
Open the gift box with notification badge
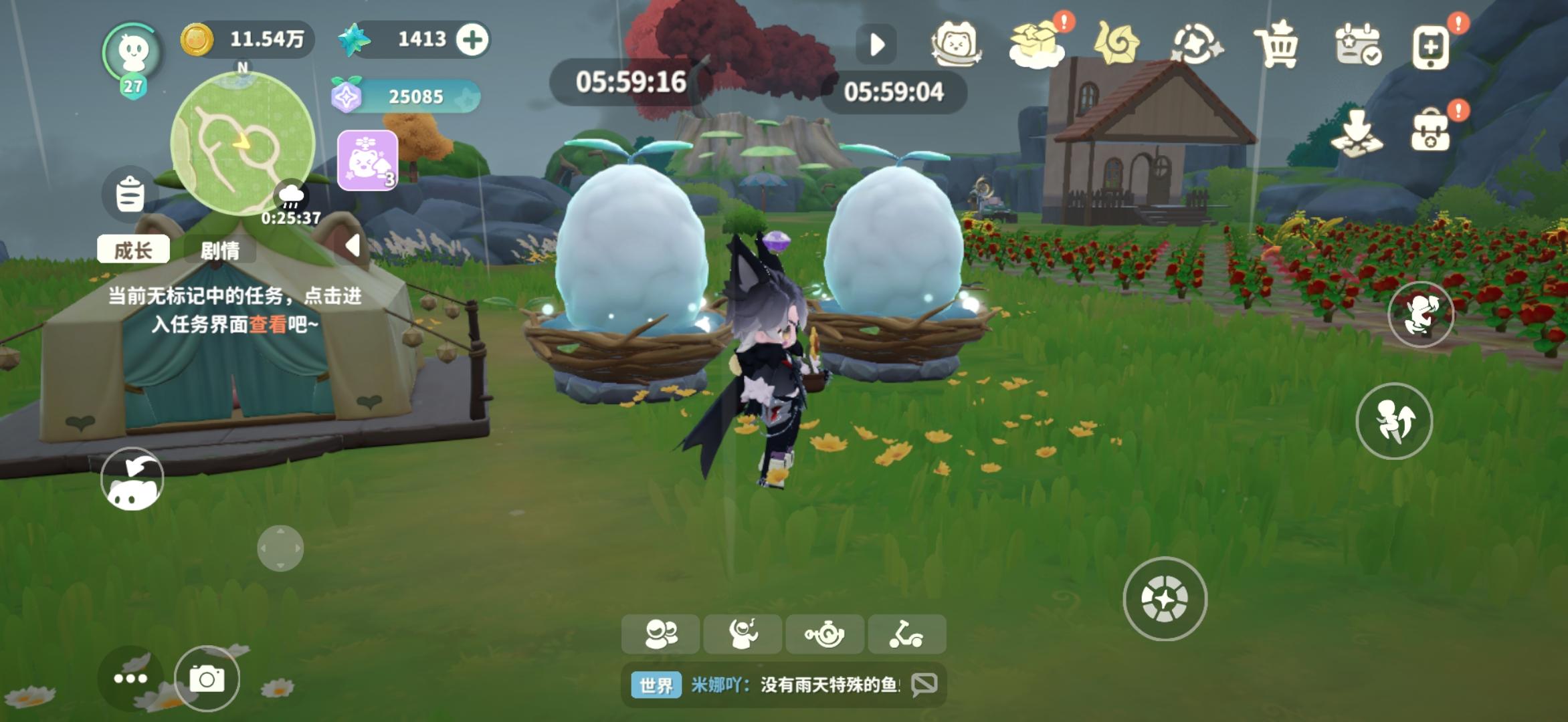click(1034, 41)
